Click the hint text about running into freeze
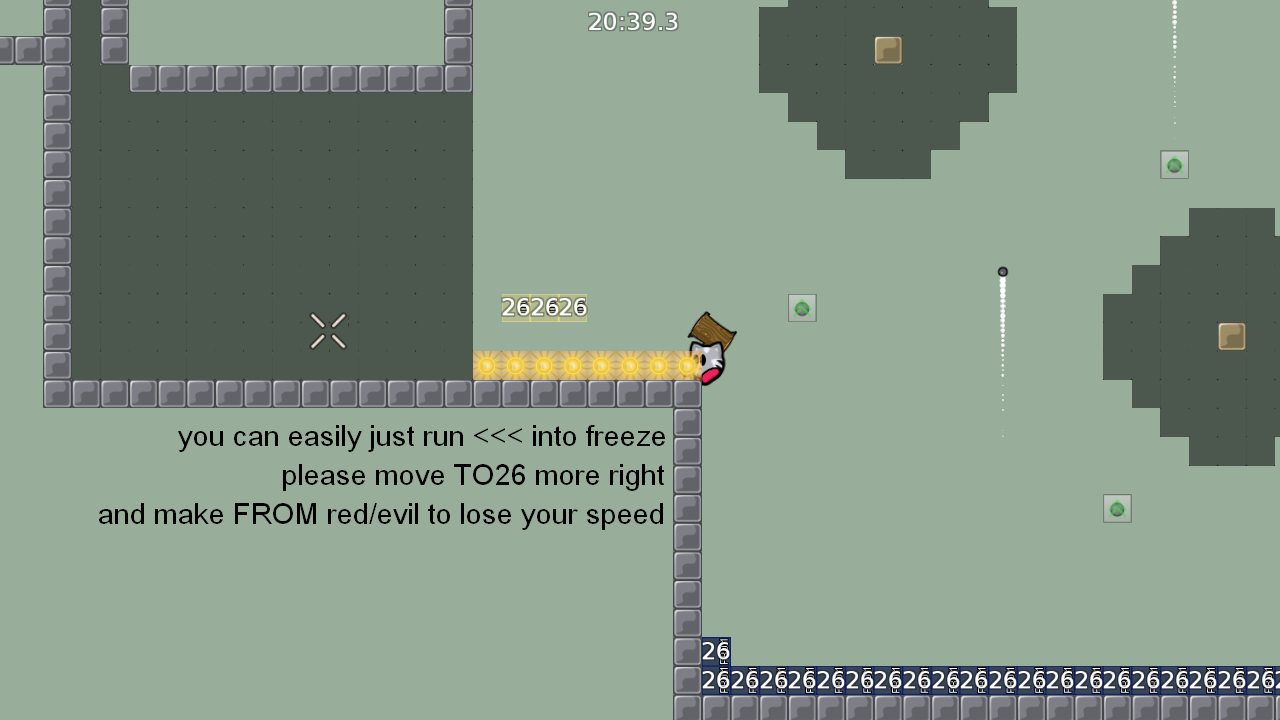This screenshot has height=720, width=1280. coord(422,436)
